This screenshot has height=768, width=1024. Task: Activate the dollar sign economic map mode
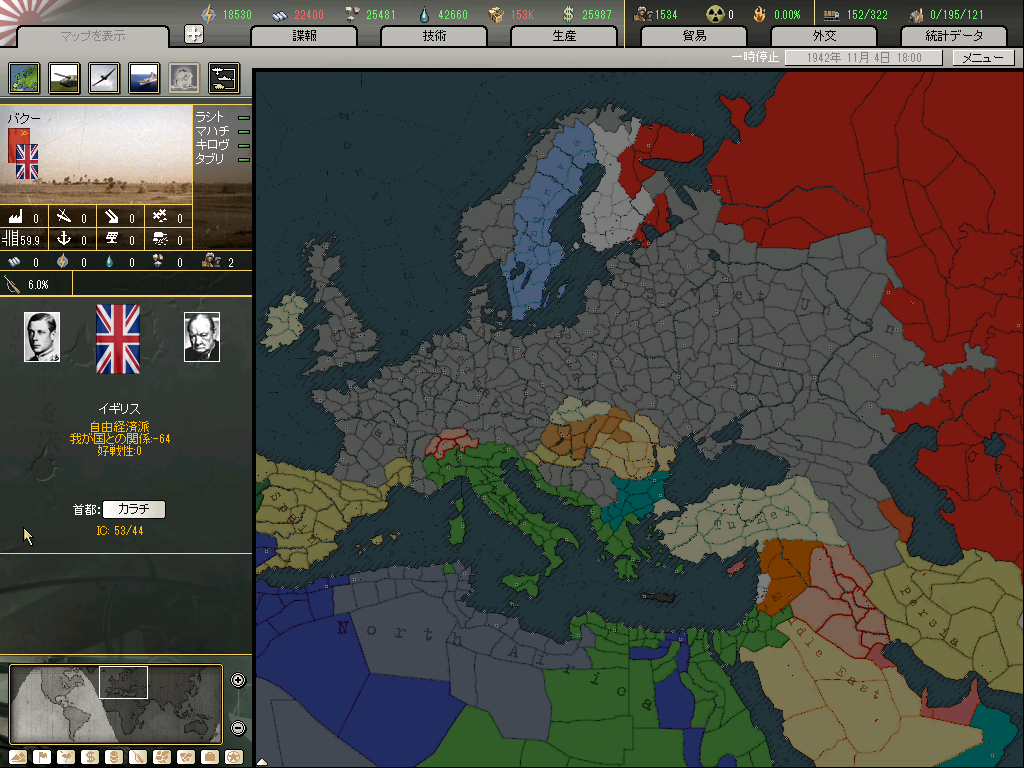pos(90,756)
